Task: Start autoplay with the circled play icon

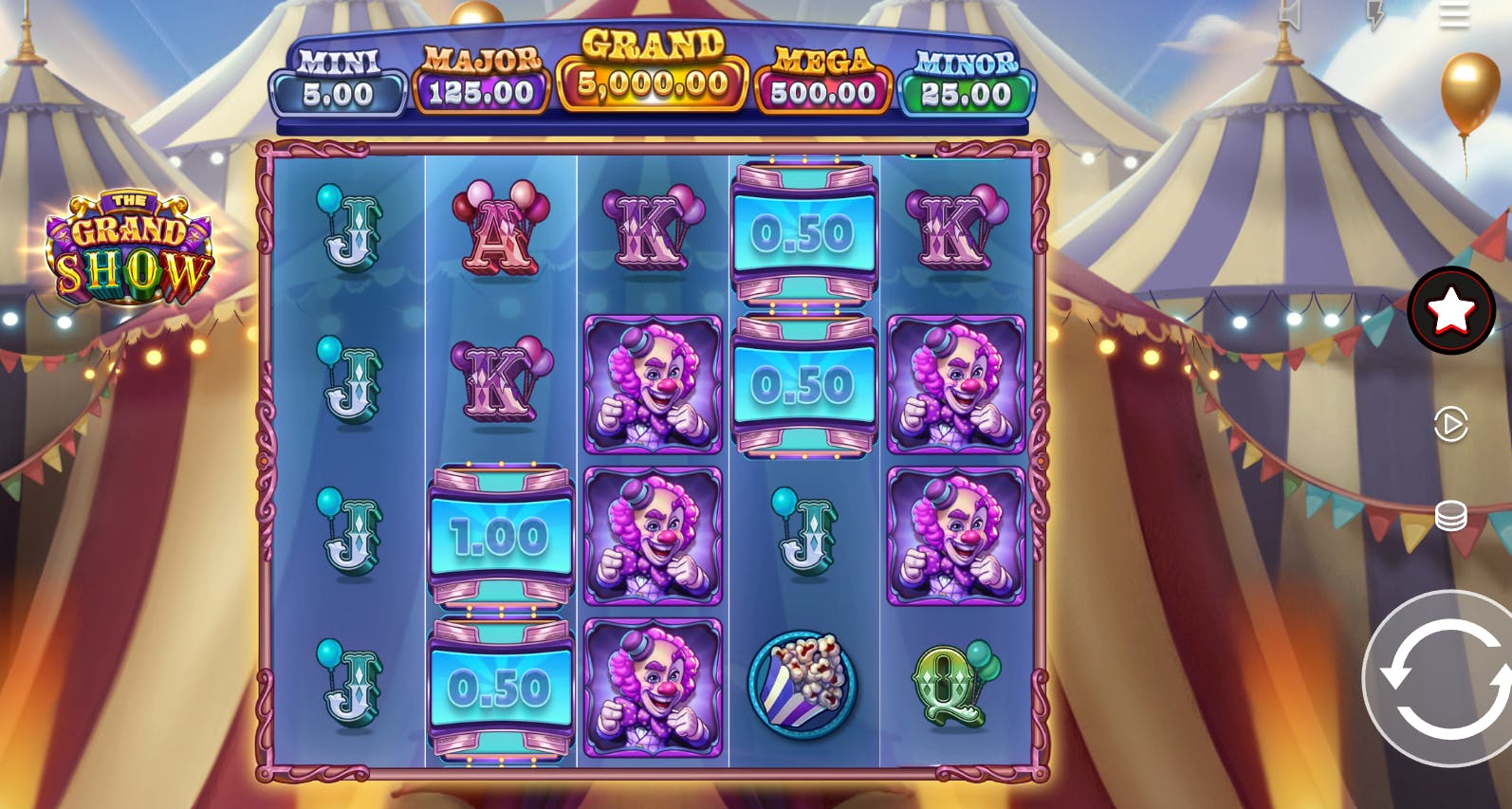Action: (1450, 424)
